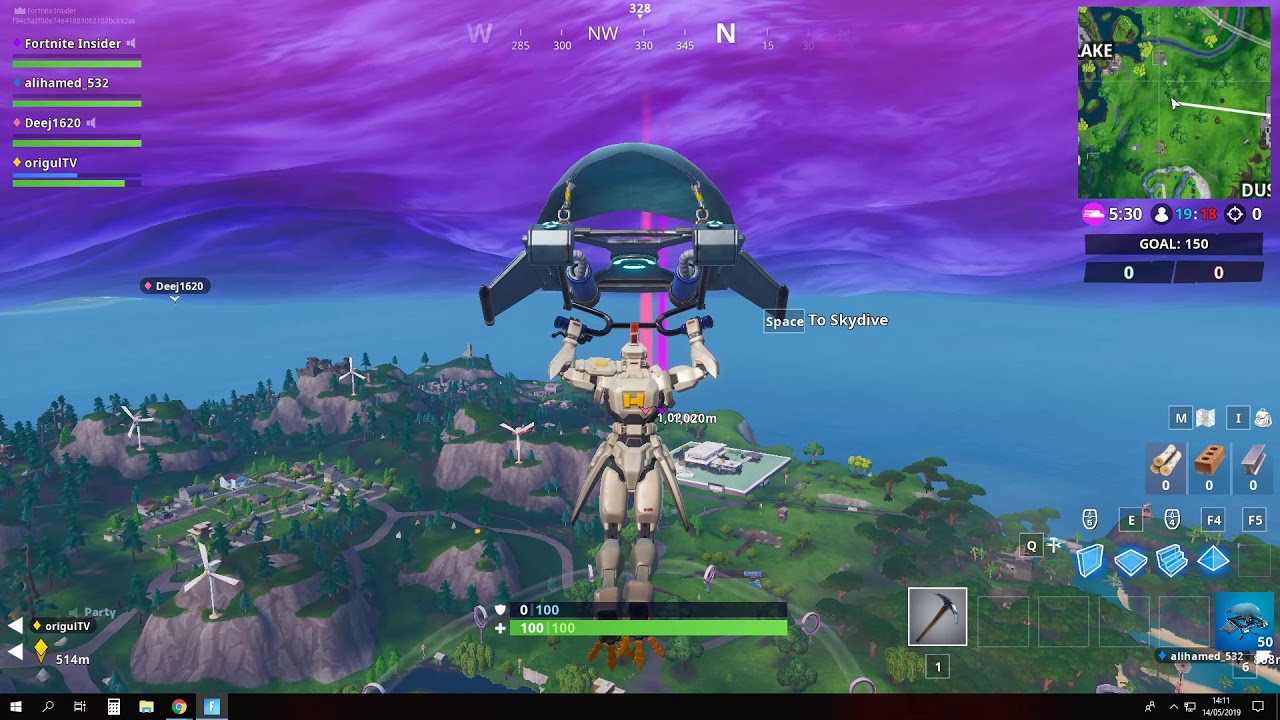Click the storm timer icon
The image size is (1280, 720).
1092,213
